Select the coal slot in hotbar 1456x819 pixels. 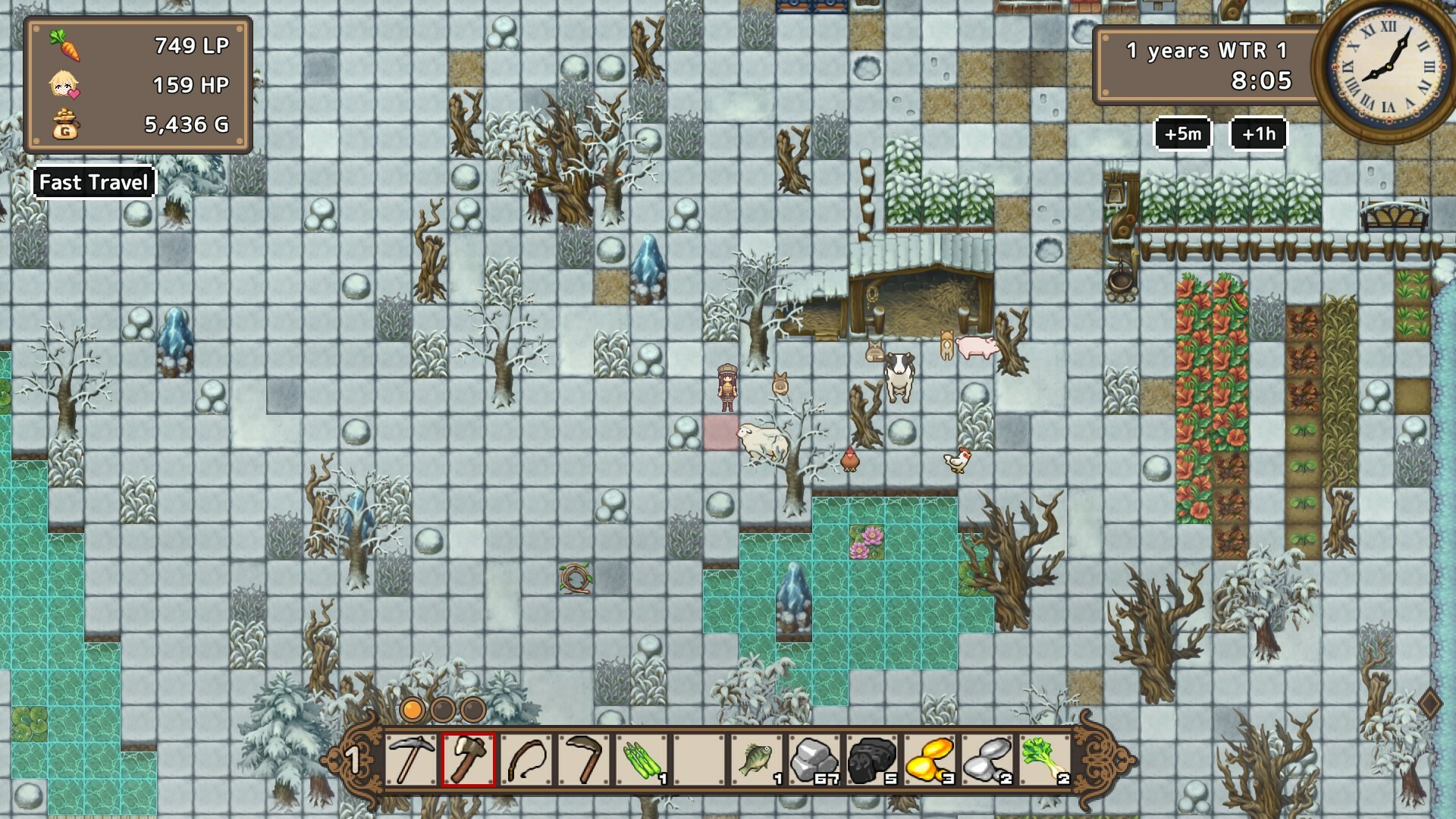(872, 760)
